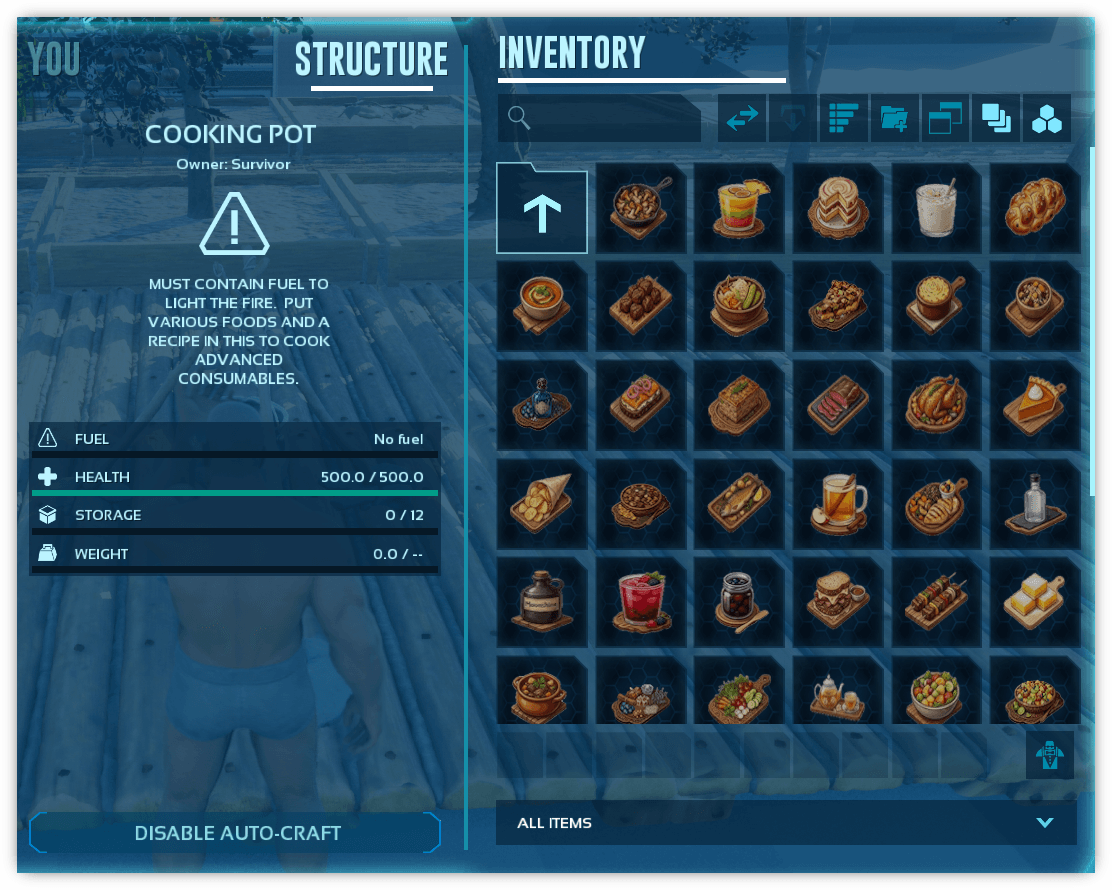Viewport: 1112px width, 890px height.
Task: Focus the inventory search field
Action: (x=600, y=118)
